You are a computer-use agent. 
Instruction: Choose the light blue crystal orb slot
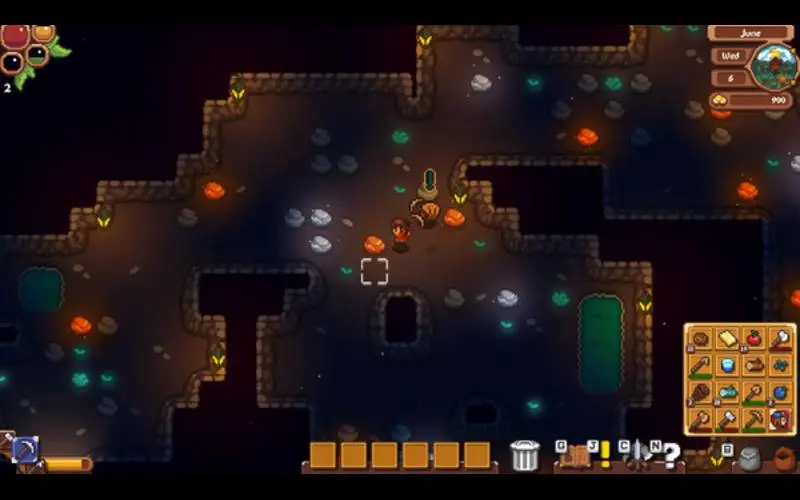pos(727,366)
